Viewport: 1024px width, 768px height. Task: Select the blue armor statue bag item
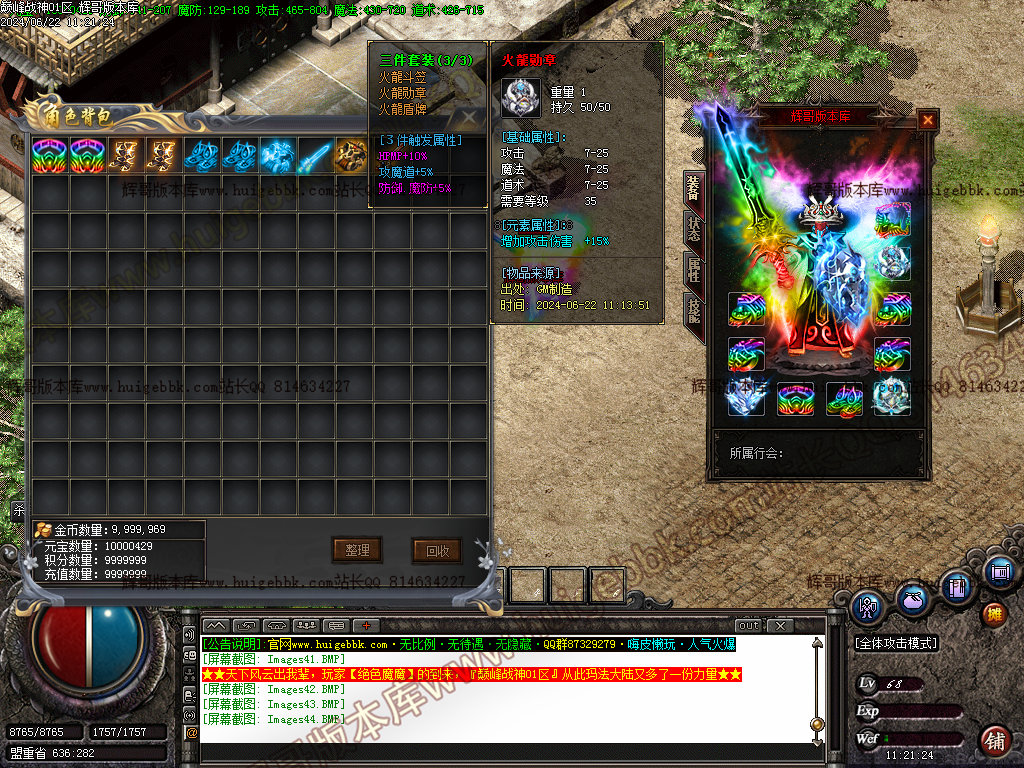point(276,155)
